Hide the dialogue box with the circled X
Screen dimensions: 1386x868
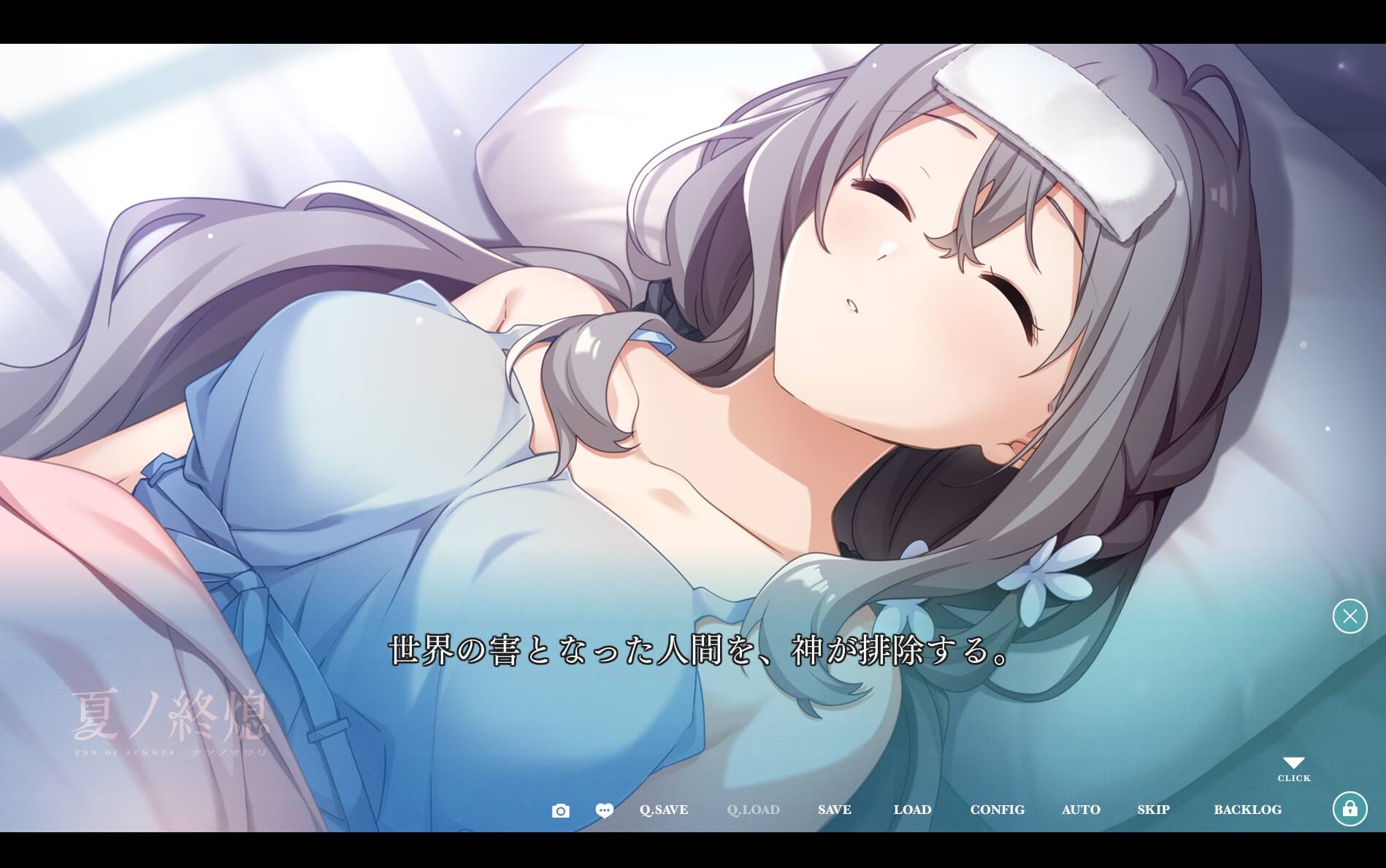(1349, 617)
